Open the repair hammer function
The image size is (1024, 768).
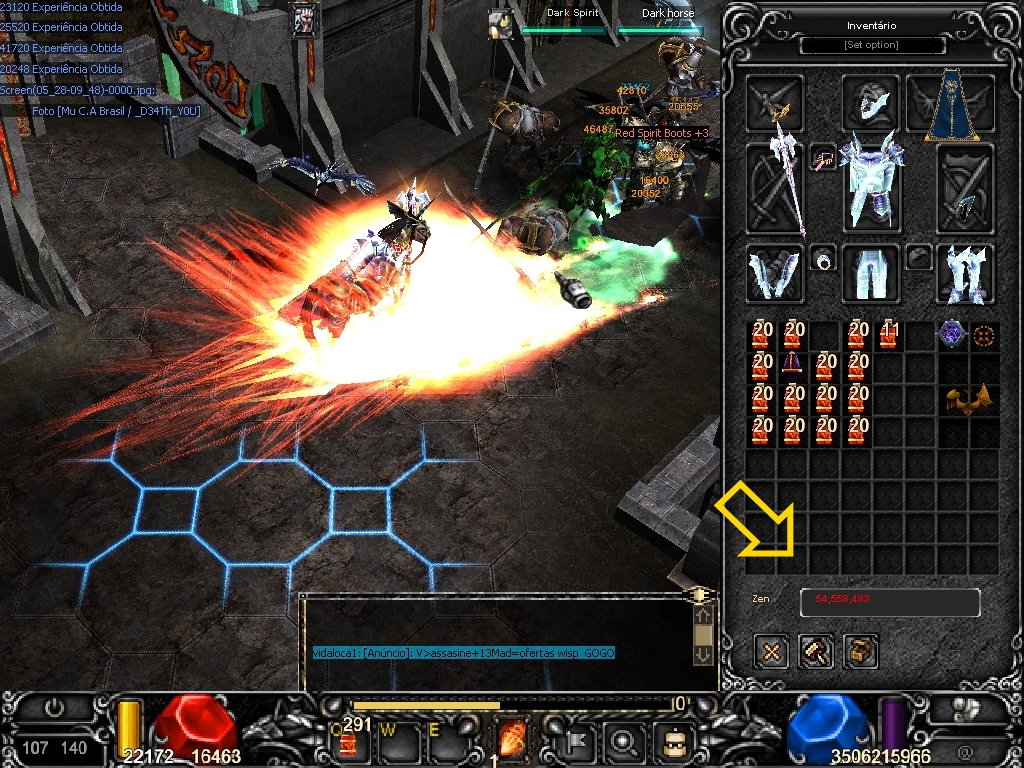817,652
